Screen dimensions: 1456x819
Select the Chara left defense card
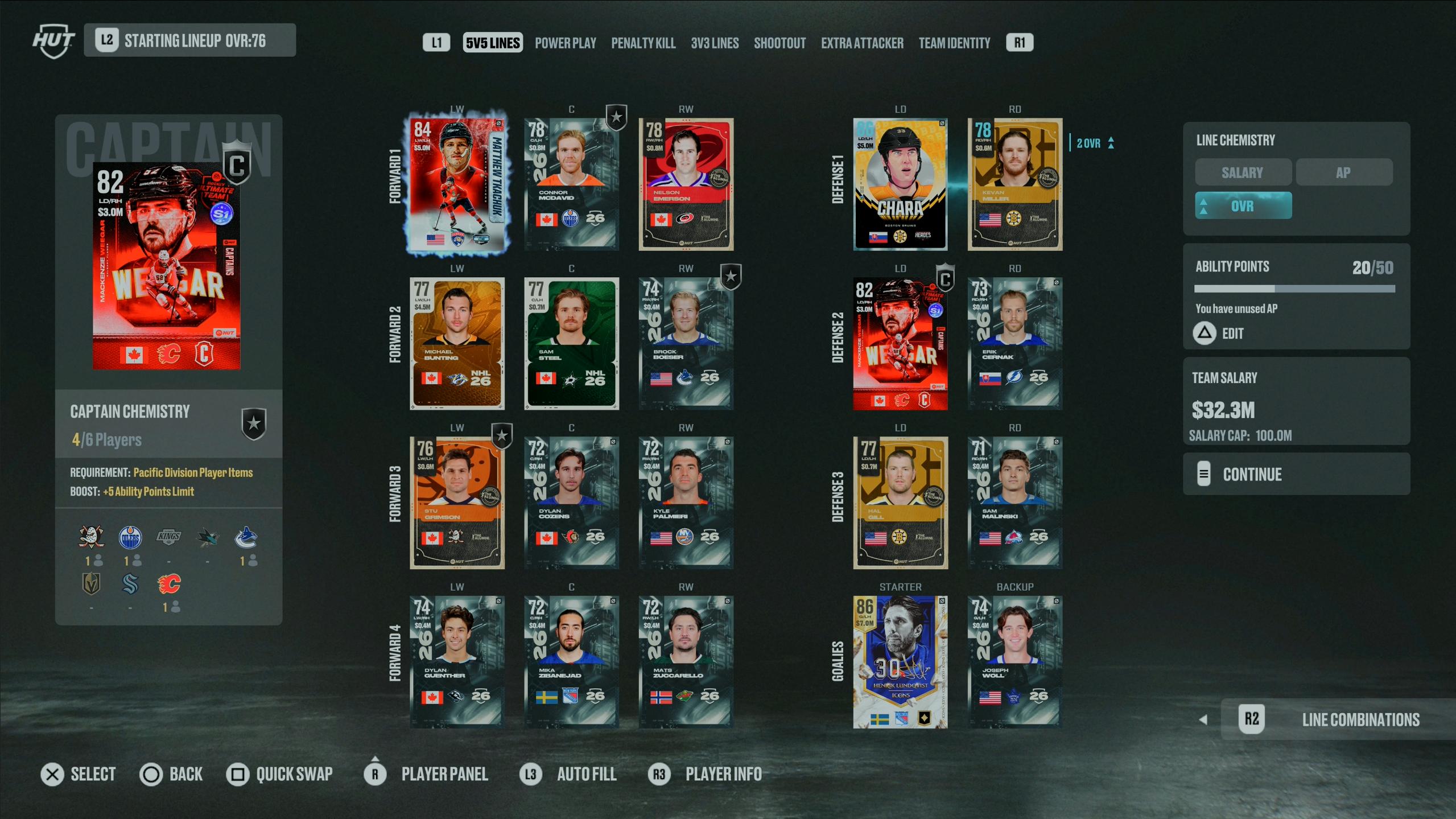coord(900,184)
